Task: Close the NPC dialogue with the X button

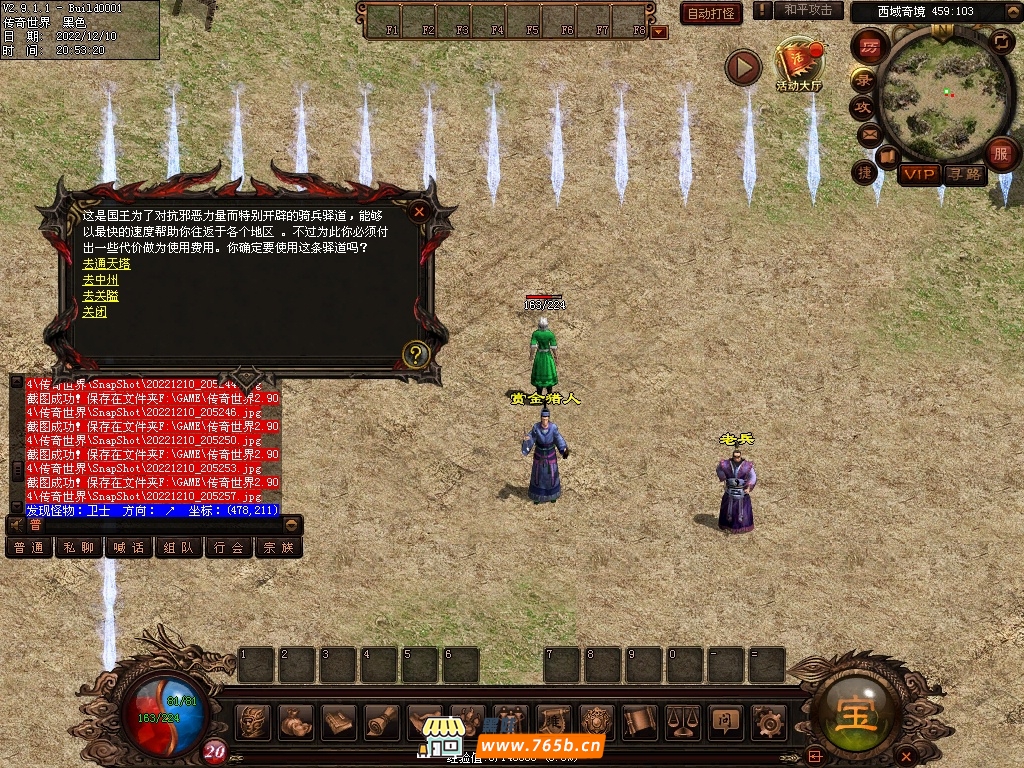Action: click(420, 211)
